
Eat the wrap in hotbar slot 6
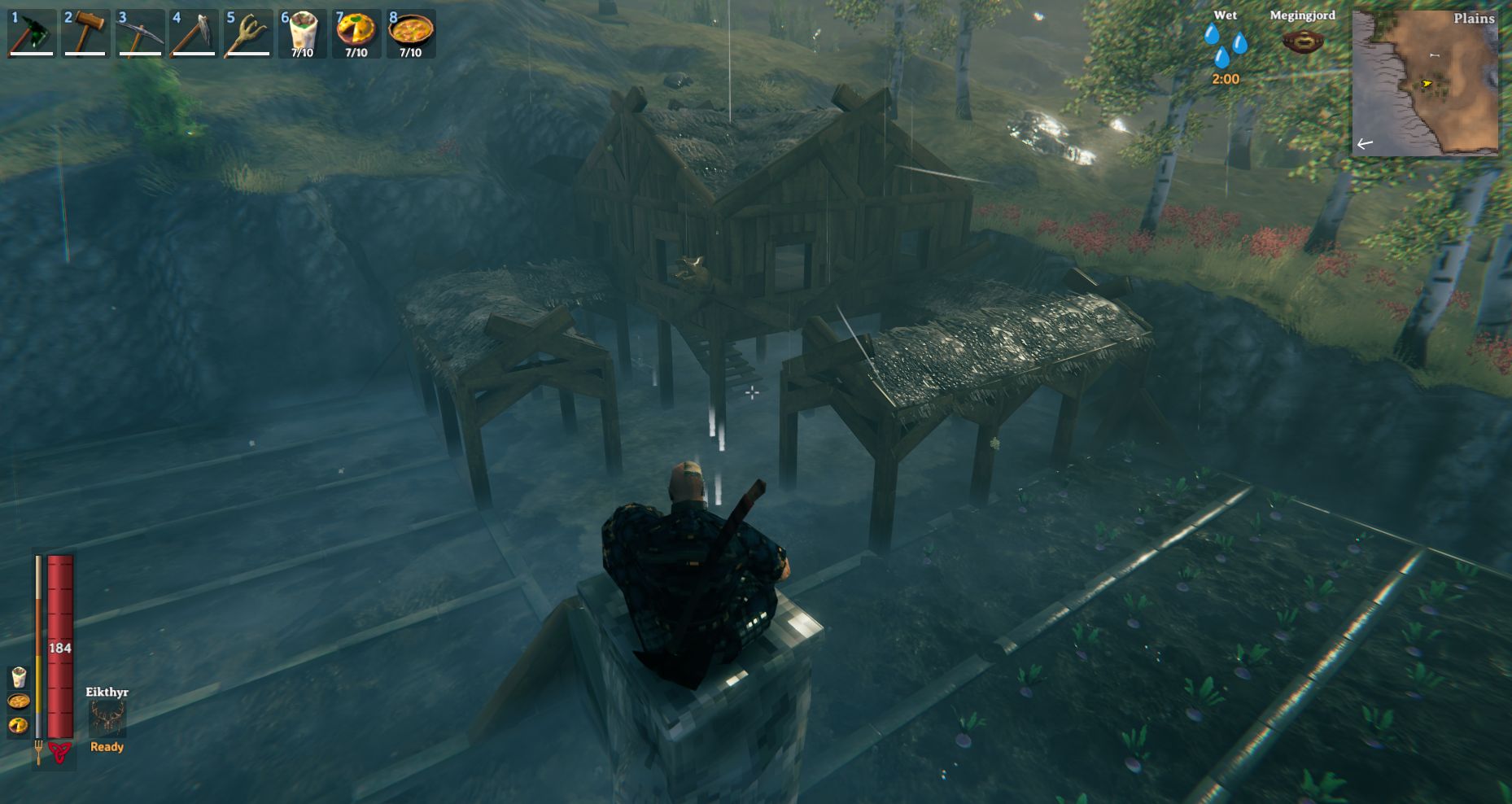point(302,33)
